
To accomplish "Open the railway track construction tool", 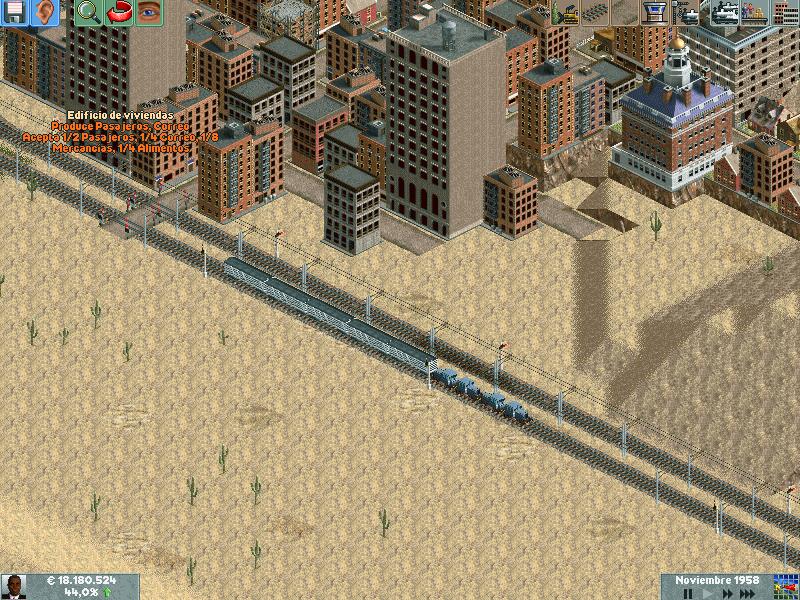I will [595, 13].
